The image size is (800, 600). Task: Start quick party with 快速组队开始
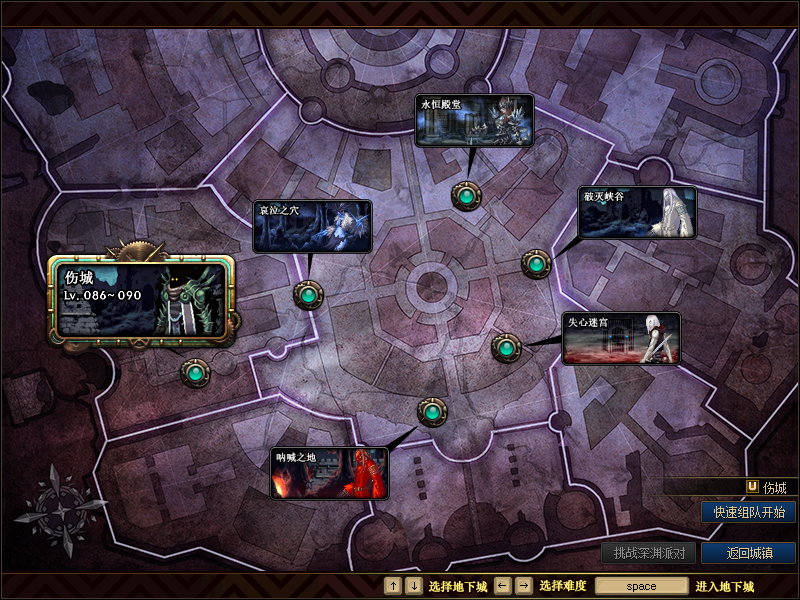click(748, 512)
